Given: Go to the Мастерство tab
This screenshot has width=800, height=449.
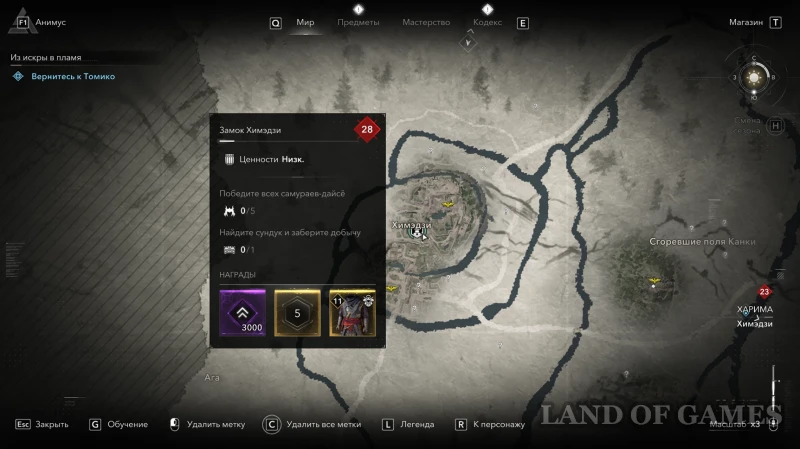Looking at the screenshot, I should (x=425, y=22).
